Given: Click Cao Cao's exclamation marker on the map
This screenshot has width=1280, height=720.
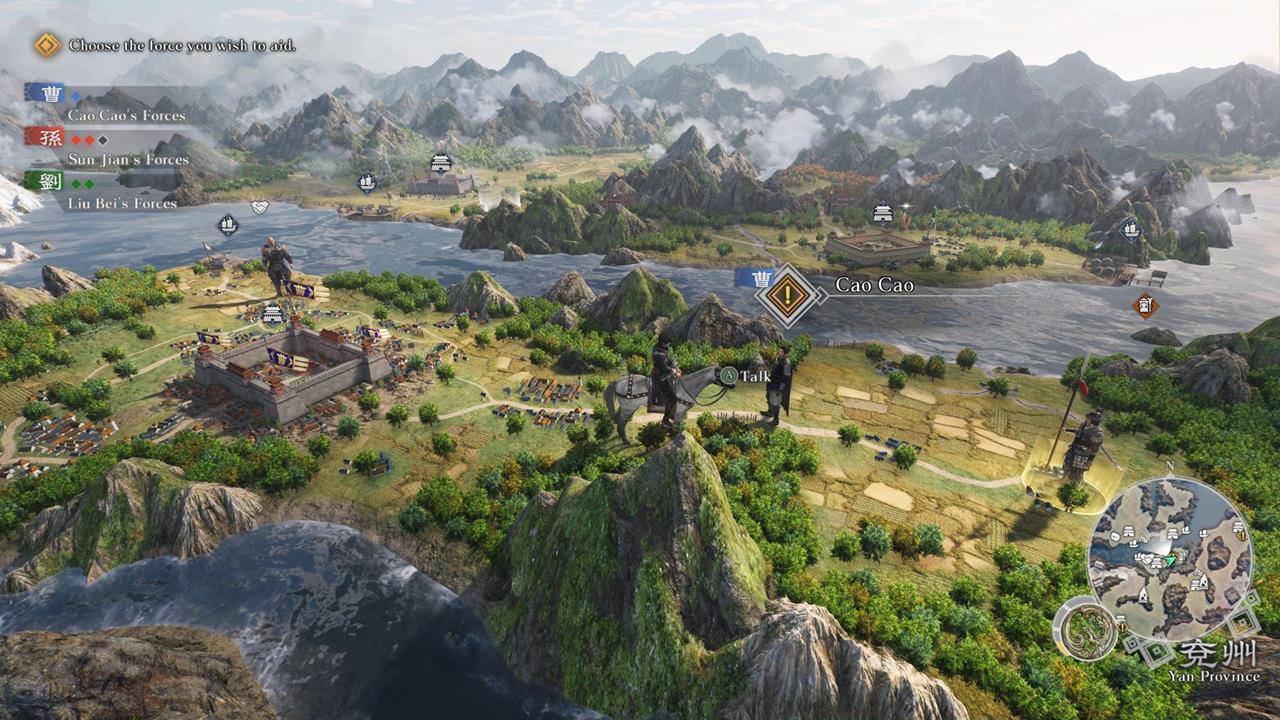Looking at the screenshot, I should 788,288.
